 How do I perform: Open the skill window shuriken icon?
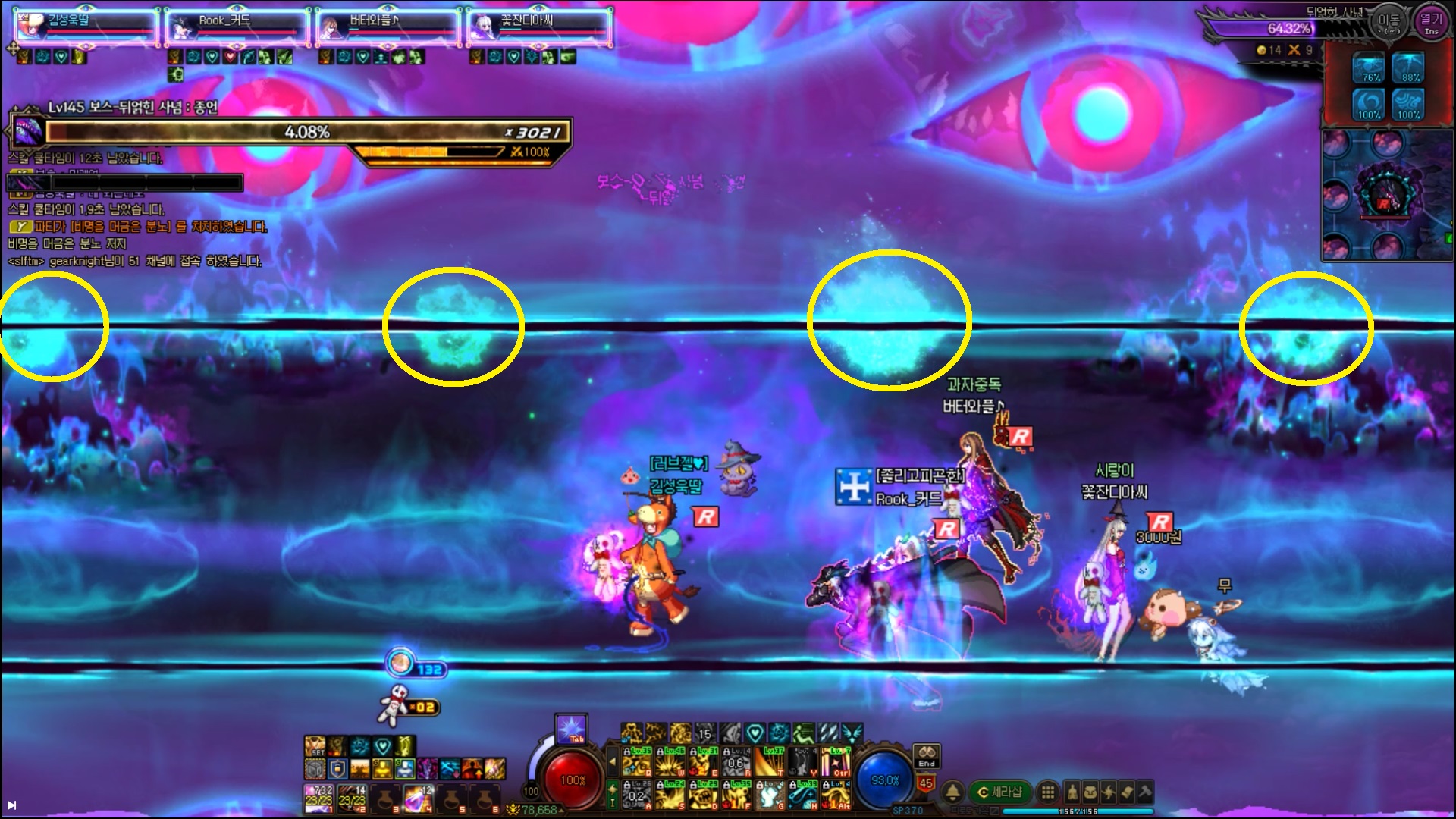1109,792
